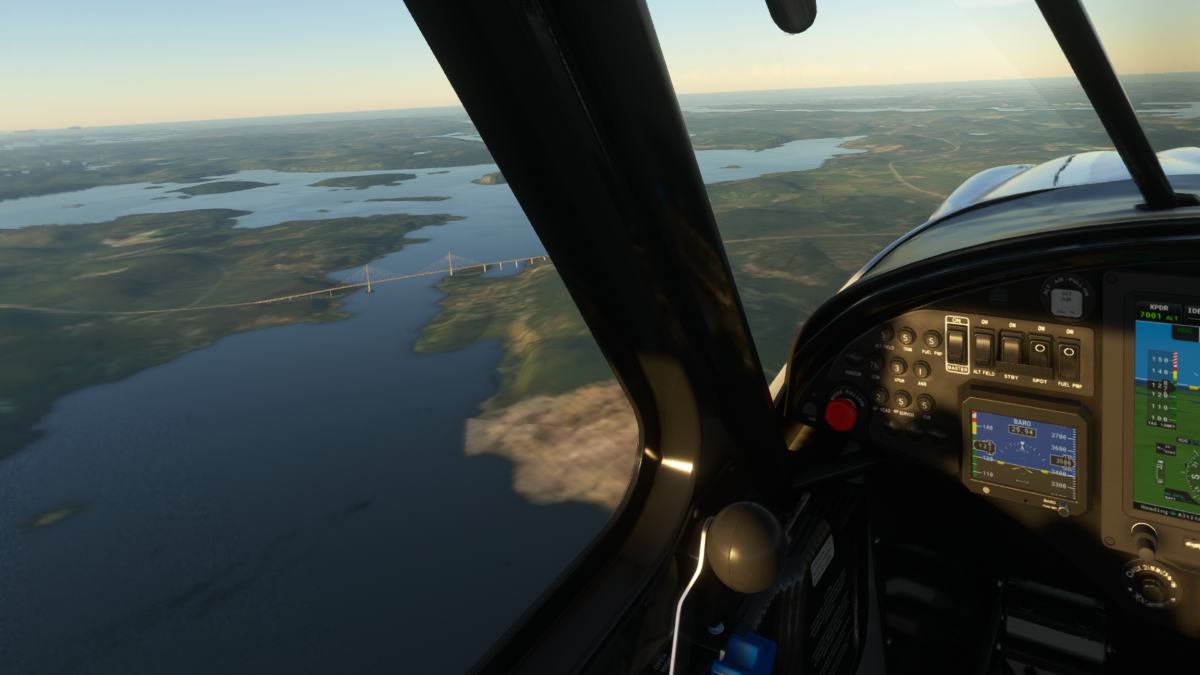
Task: Flip the FUEL PMP rocker switch
Action: tap(1069, 356)
